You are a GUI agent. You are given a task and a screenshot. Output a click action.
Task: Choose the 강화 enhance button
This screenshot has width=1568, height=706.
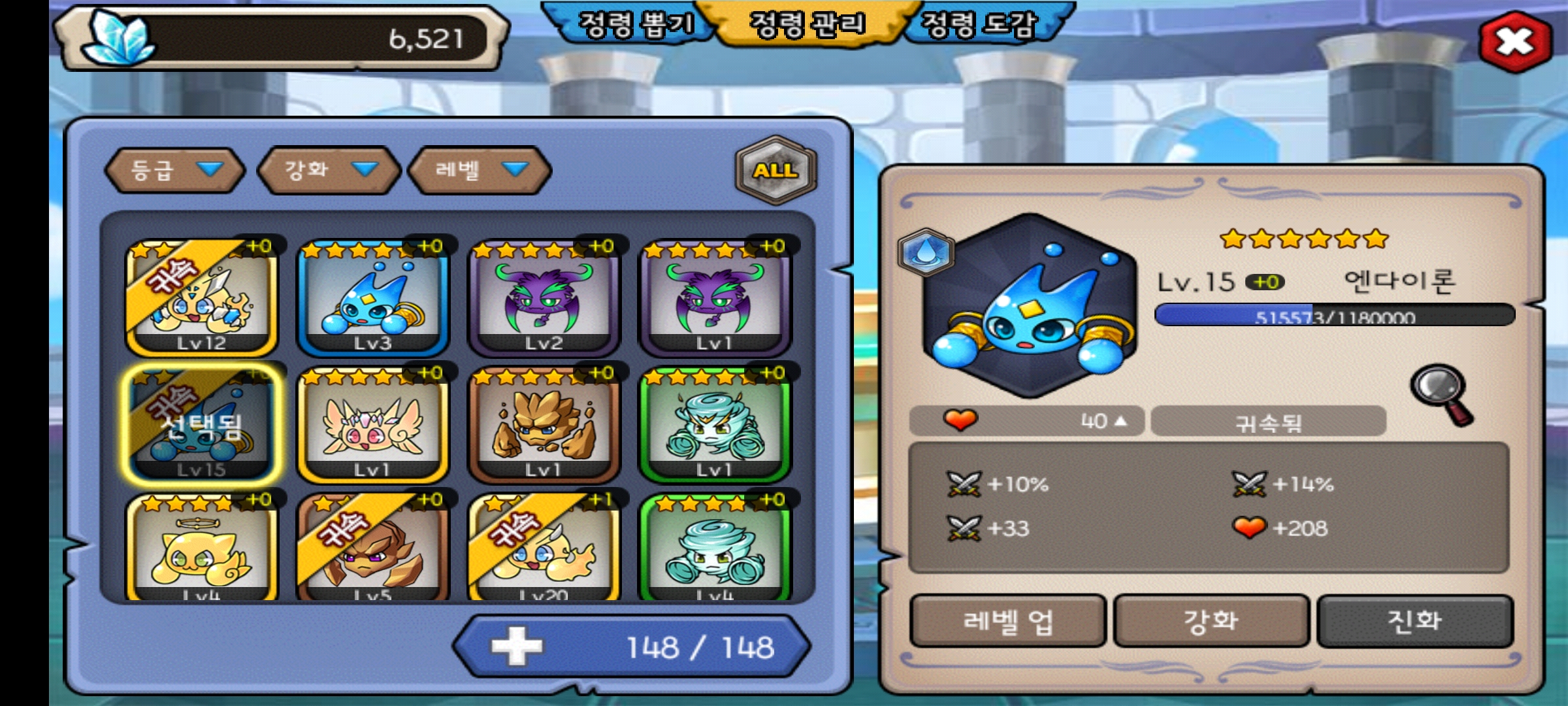coord(1211,621)
